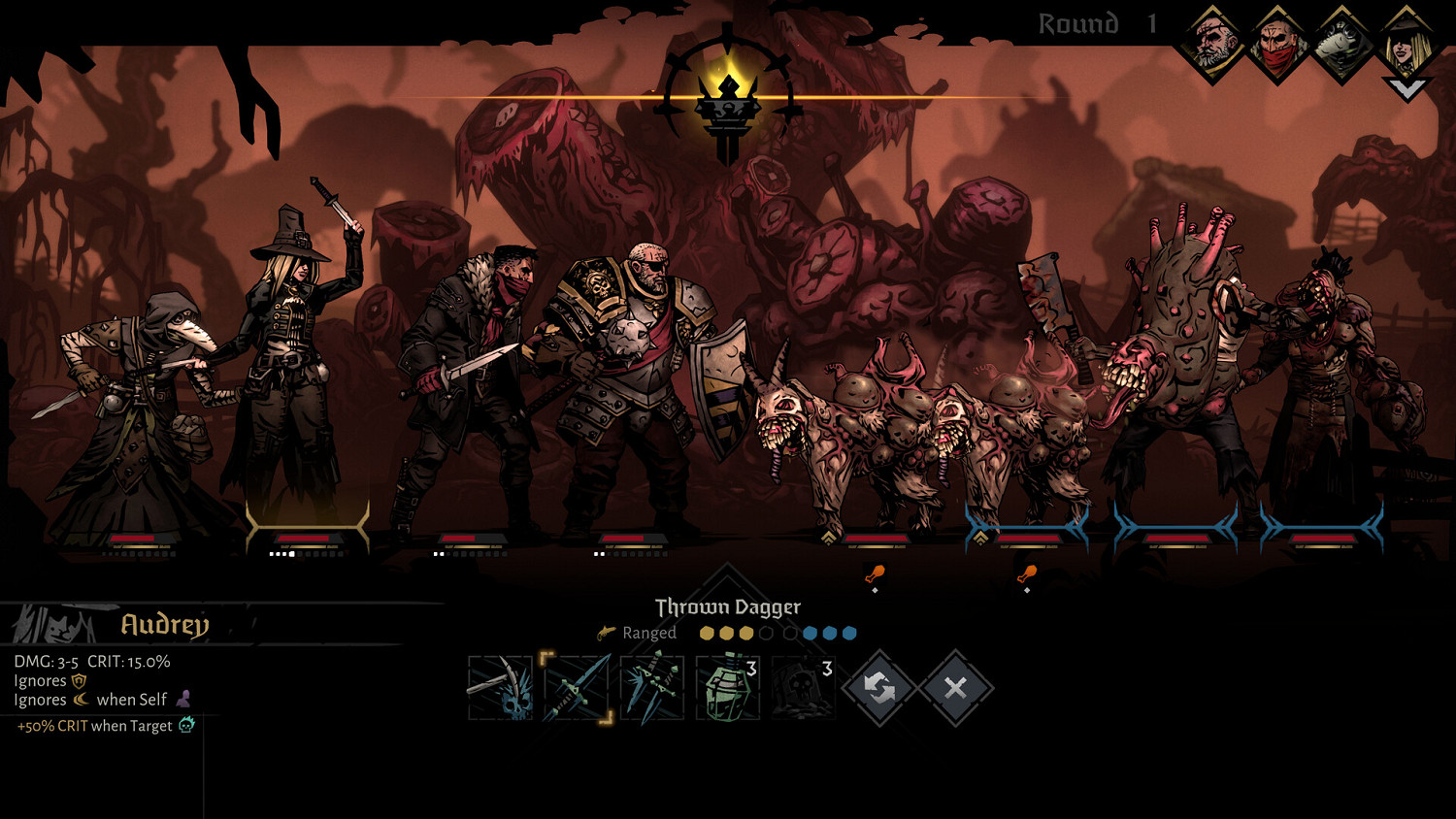1456x819 pixels.
Task: Select the red-scarf Highwayman turn portrait
Action: point(1276,44)
